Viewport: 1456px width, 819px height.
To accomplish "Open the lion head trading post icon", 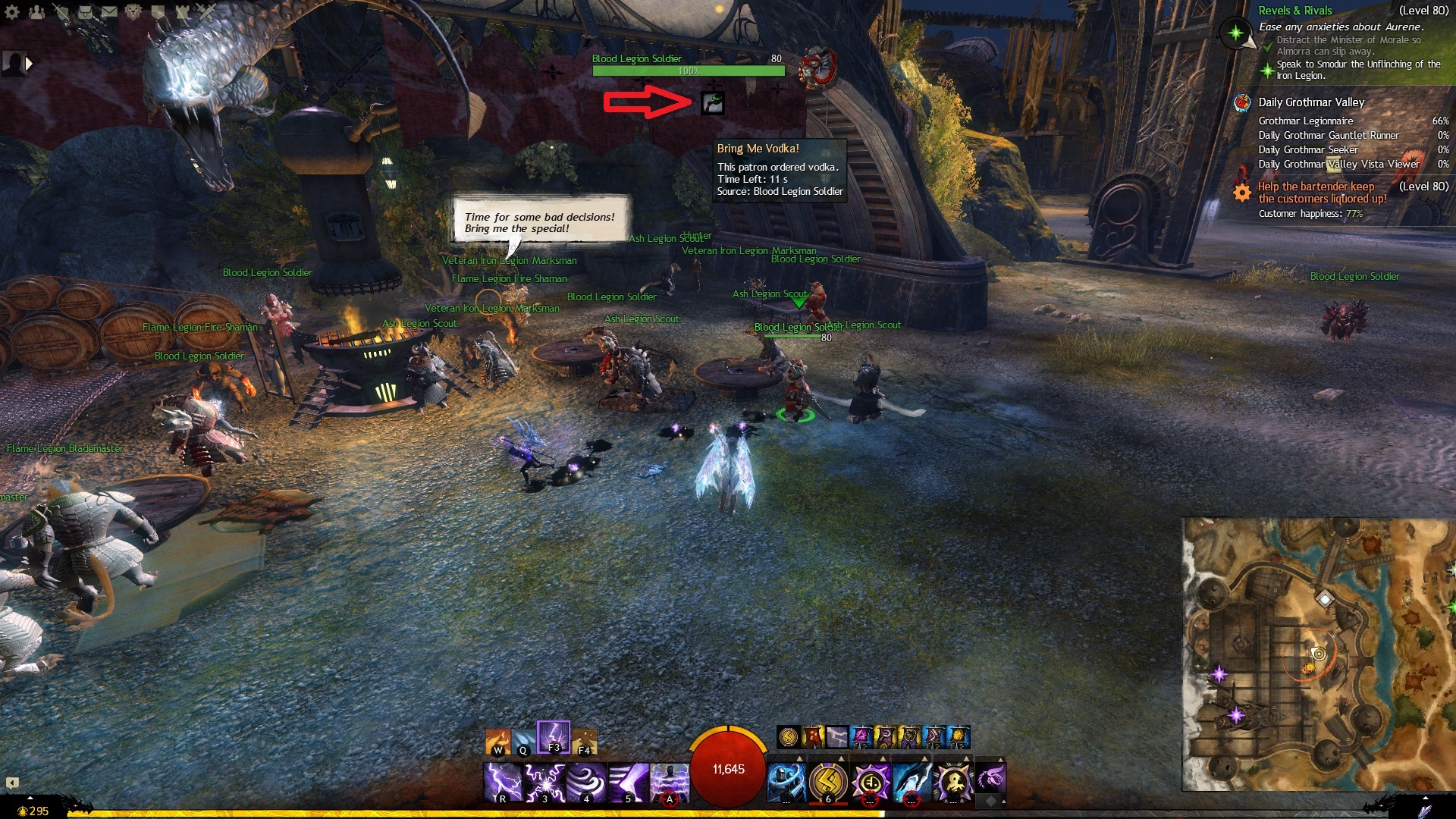I will pyautogui.click(x=133, y=11).
